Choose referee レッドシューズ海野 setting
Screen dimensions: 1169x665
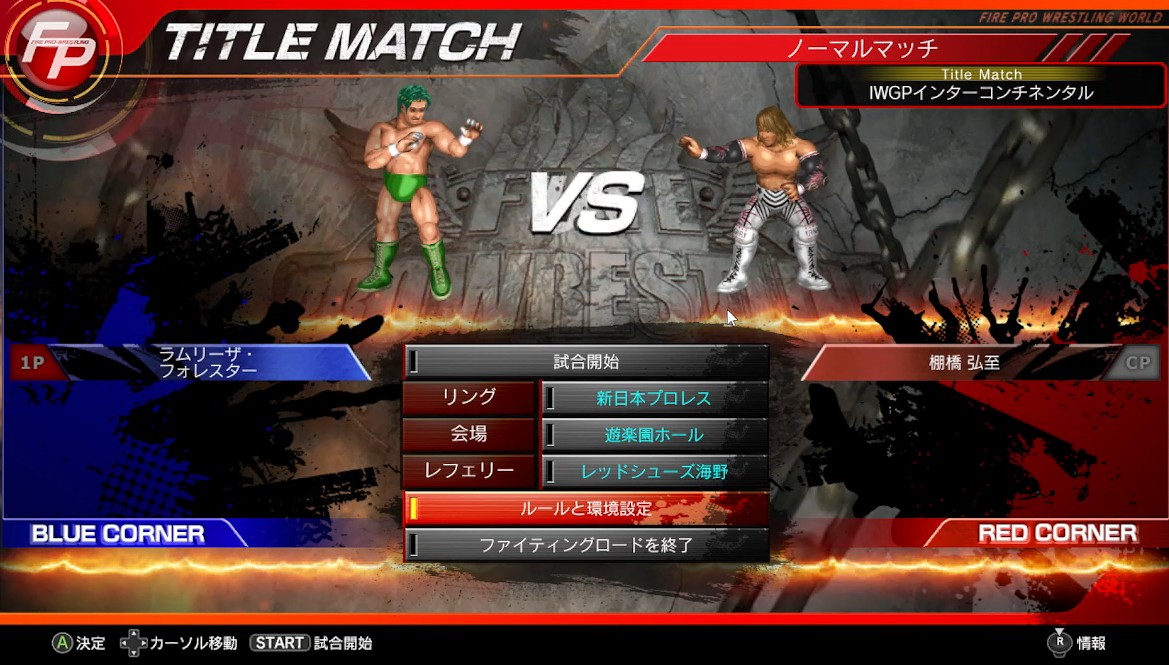click(x=654, y=471)
